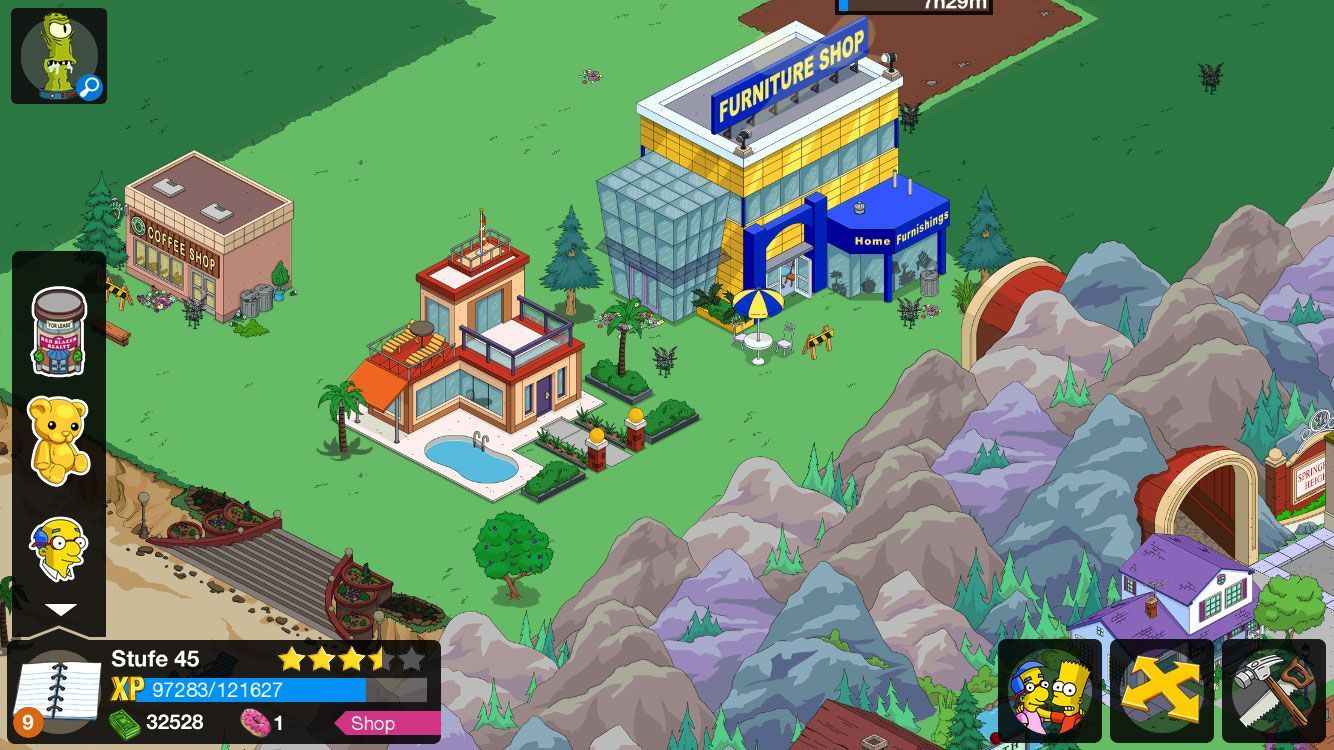
Task: Select the Red Blazer Realty 'For Lease' sidebar item
Action: 58,335
